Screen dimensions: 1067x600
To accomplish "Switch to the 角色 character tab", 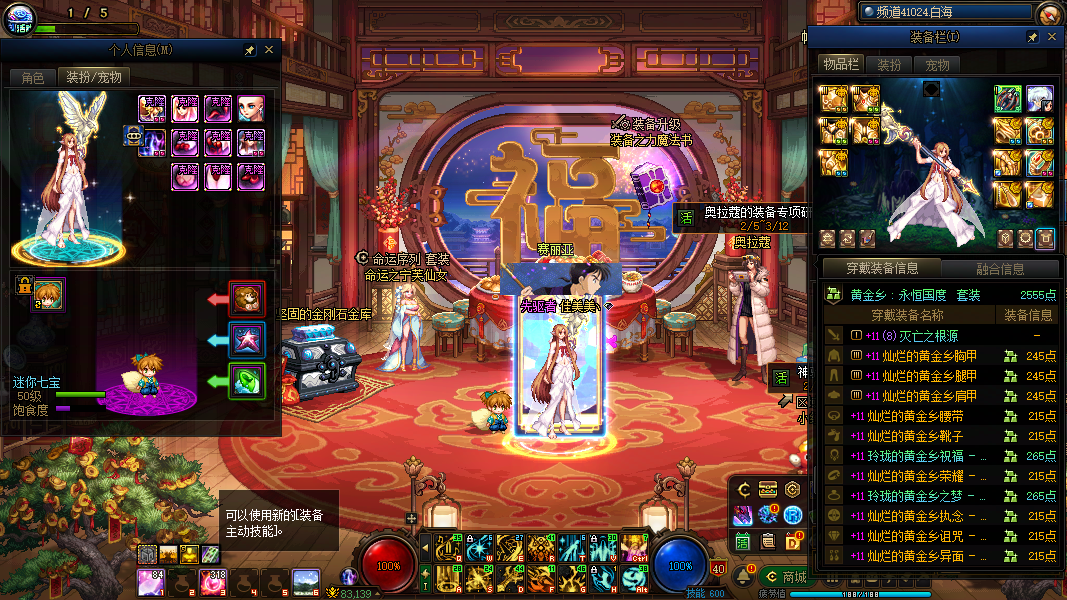I will [32, 77].
